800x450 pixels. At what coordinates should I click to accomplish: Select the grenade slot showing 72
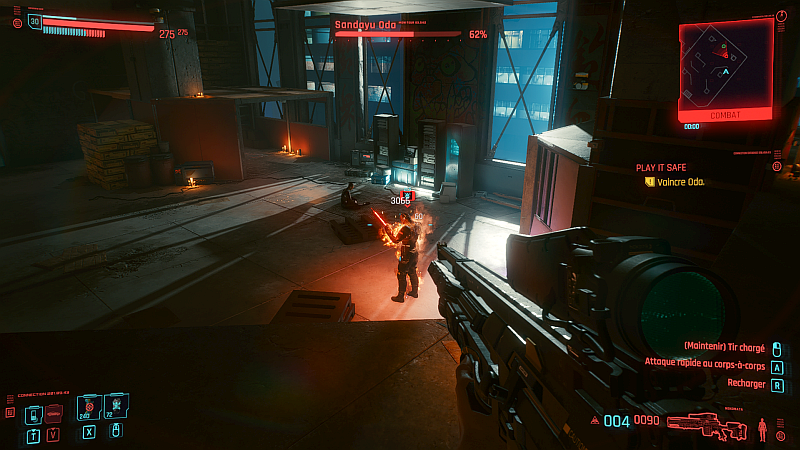coord(115,405)
